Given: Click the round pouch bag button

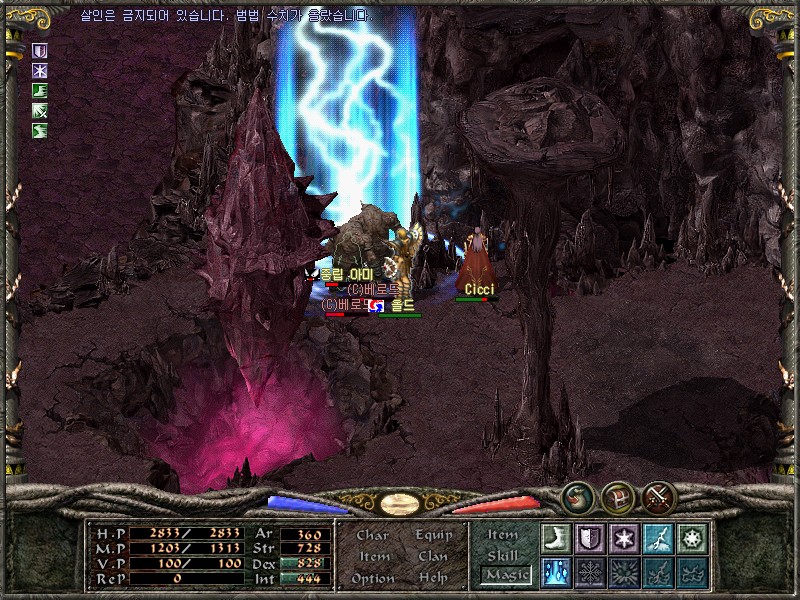Looking at the screenshot, I should point(576,495).
